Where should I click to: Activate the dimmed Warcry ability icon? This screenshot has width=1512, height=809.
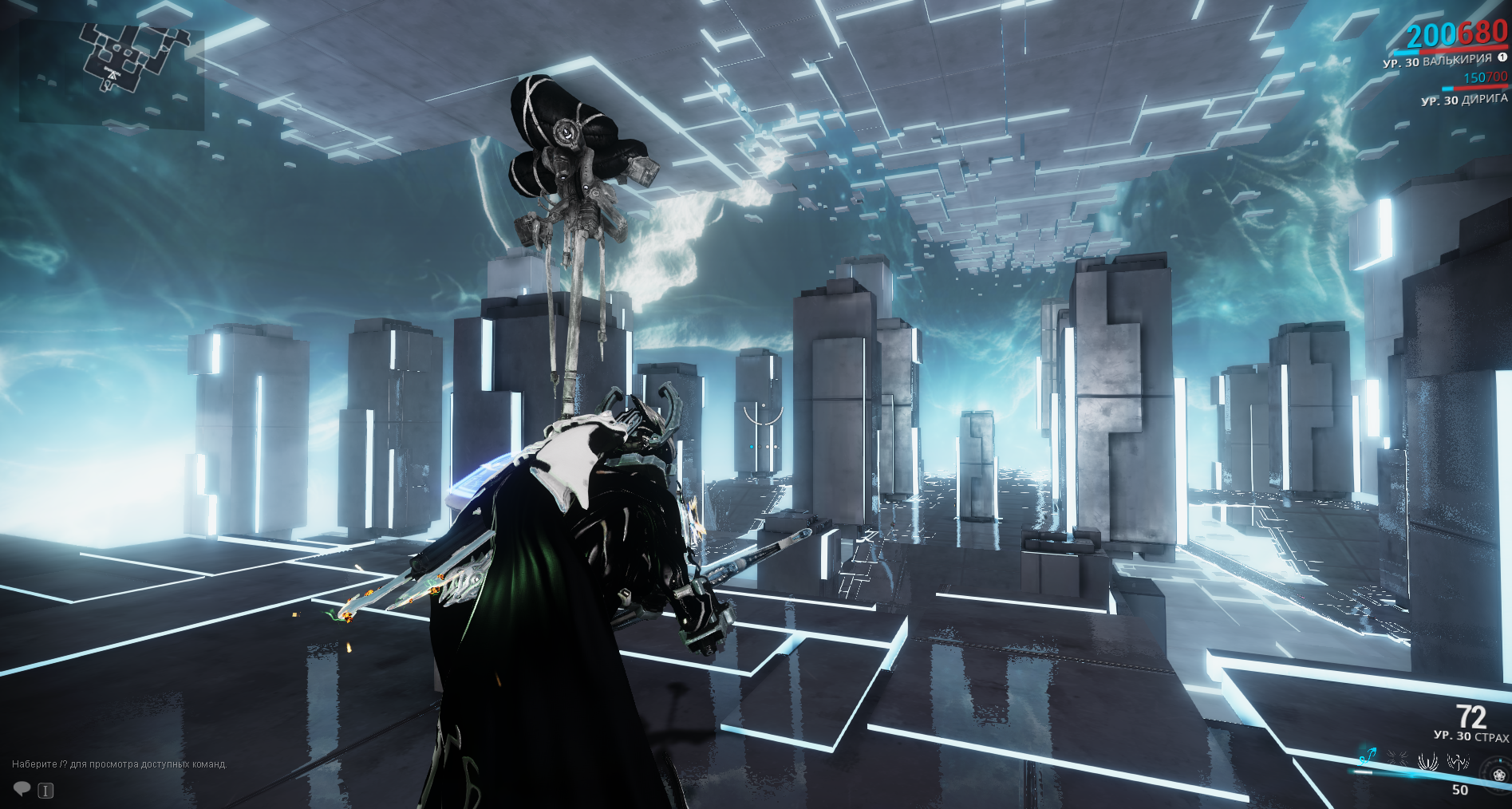(x=1397, y=759)
